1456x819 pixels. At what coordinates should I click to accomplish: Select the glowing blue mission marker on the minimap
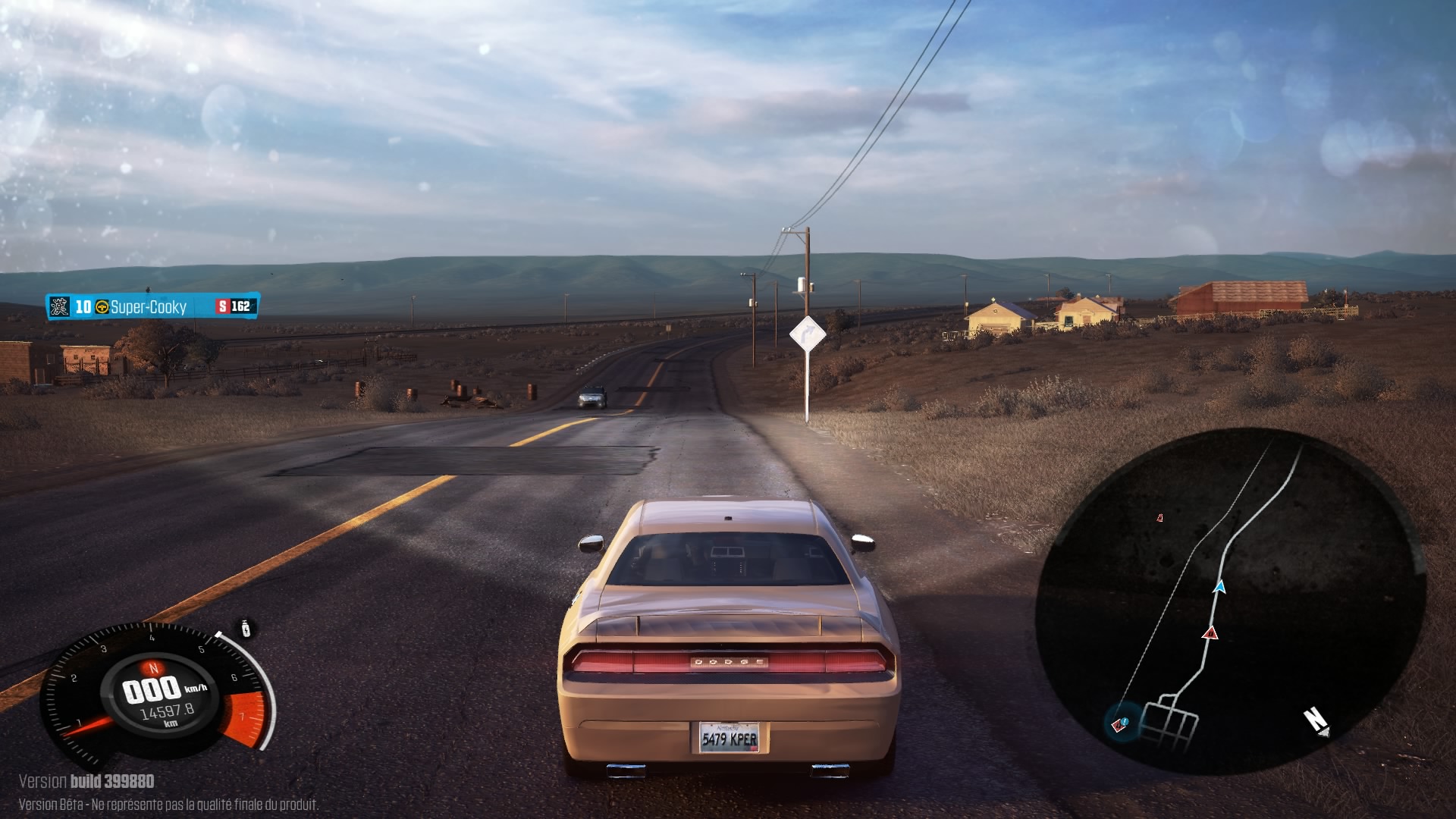pos(1122,724)
